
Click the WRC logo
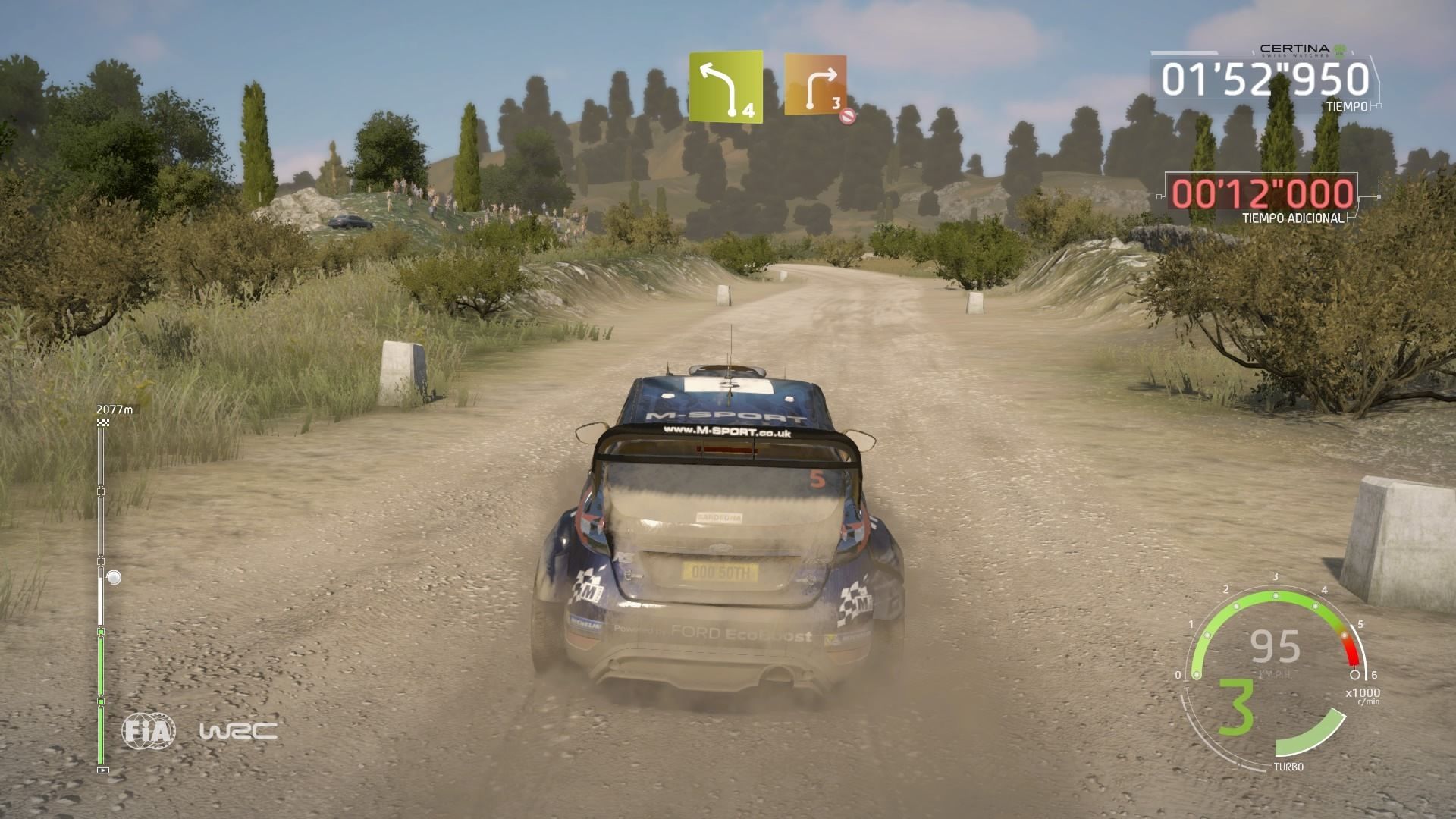click(x=237, y=731)
